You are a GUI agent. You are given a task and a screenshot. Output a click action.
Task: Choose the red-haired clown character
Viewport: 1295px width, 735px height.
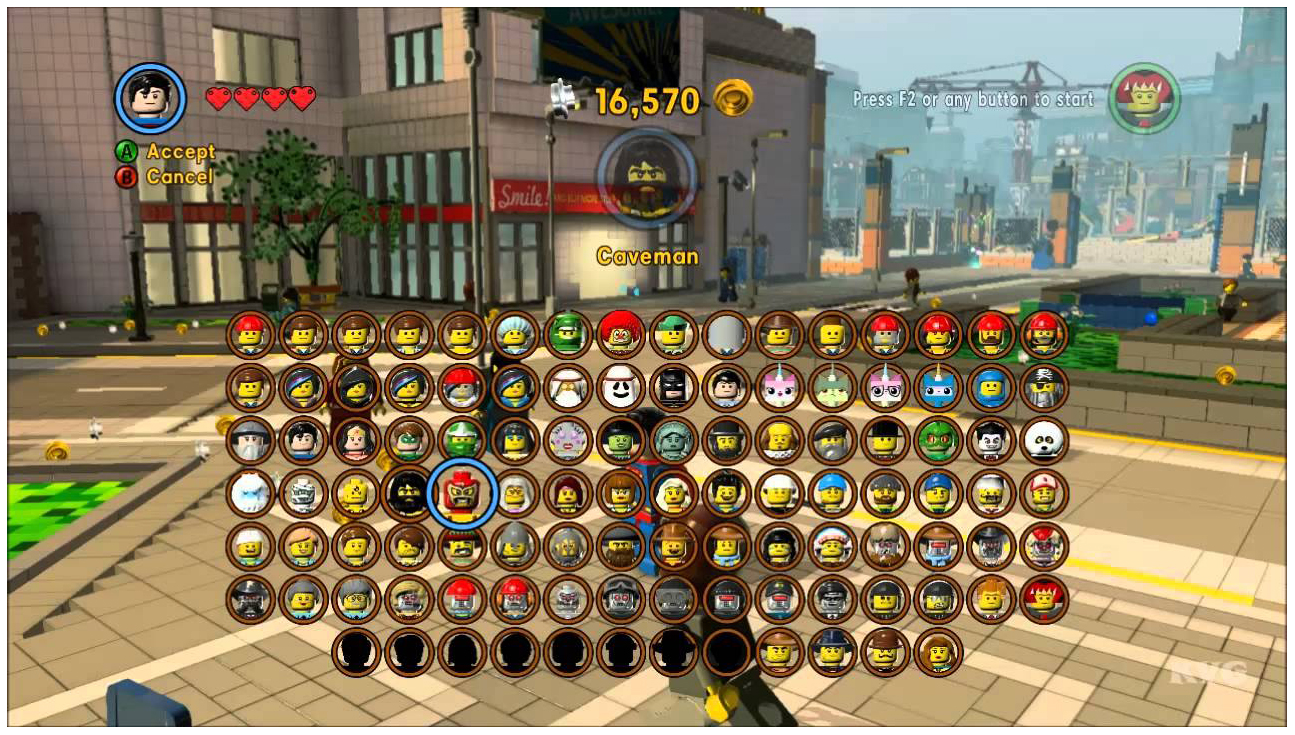pos(620,334)
